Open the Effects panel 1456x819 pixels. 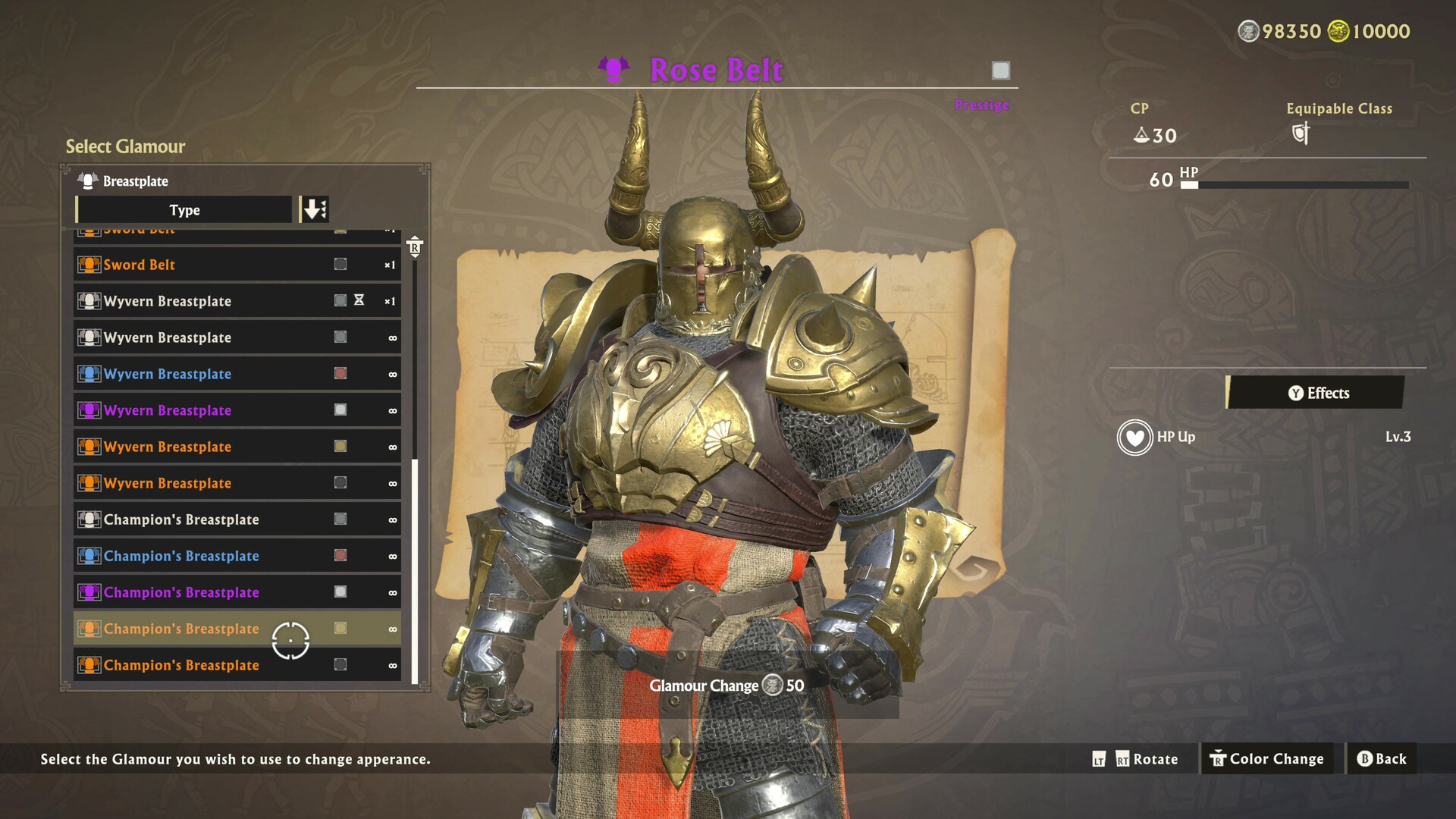1316,393
